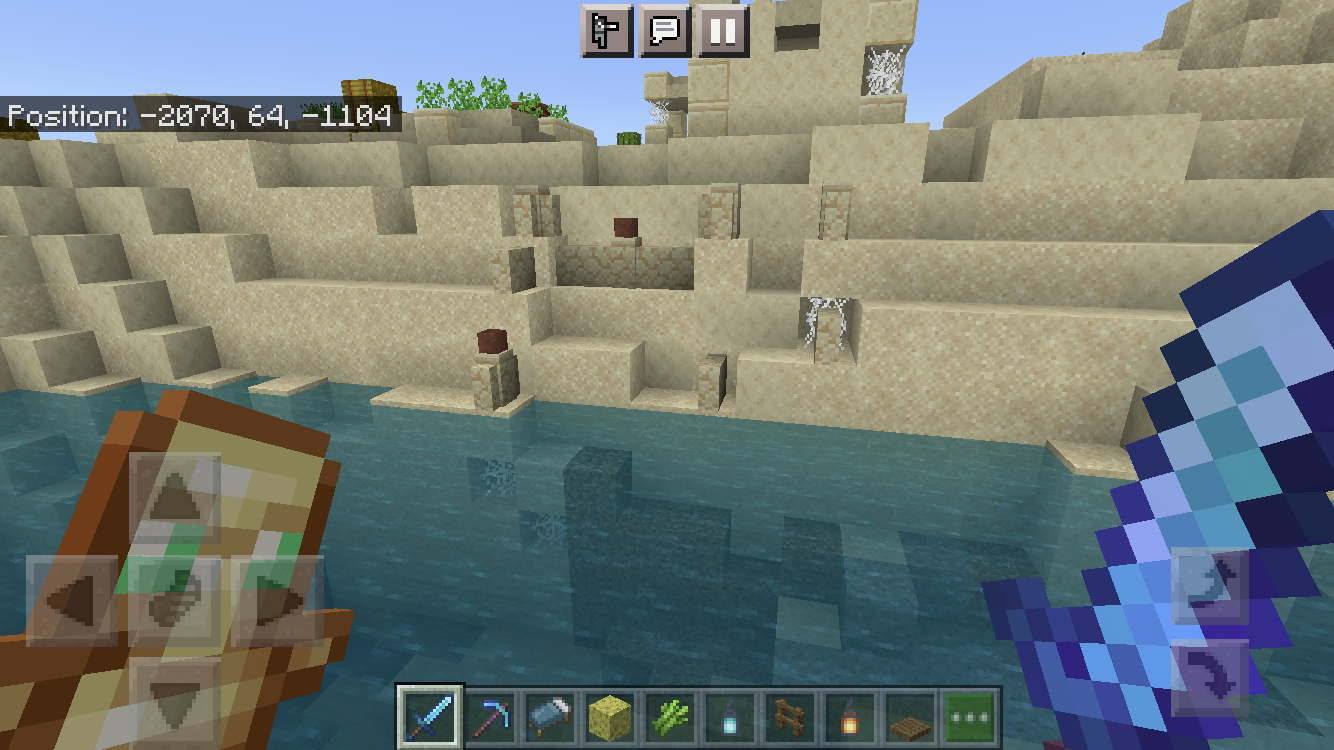Tap the move left arrow

(72, 601)
